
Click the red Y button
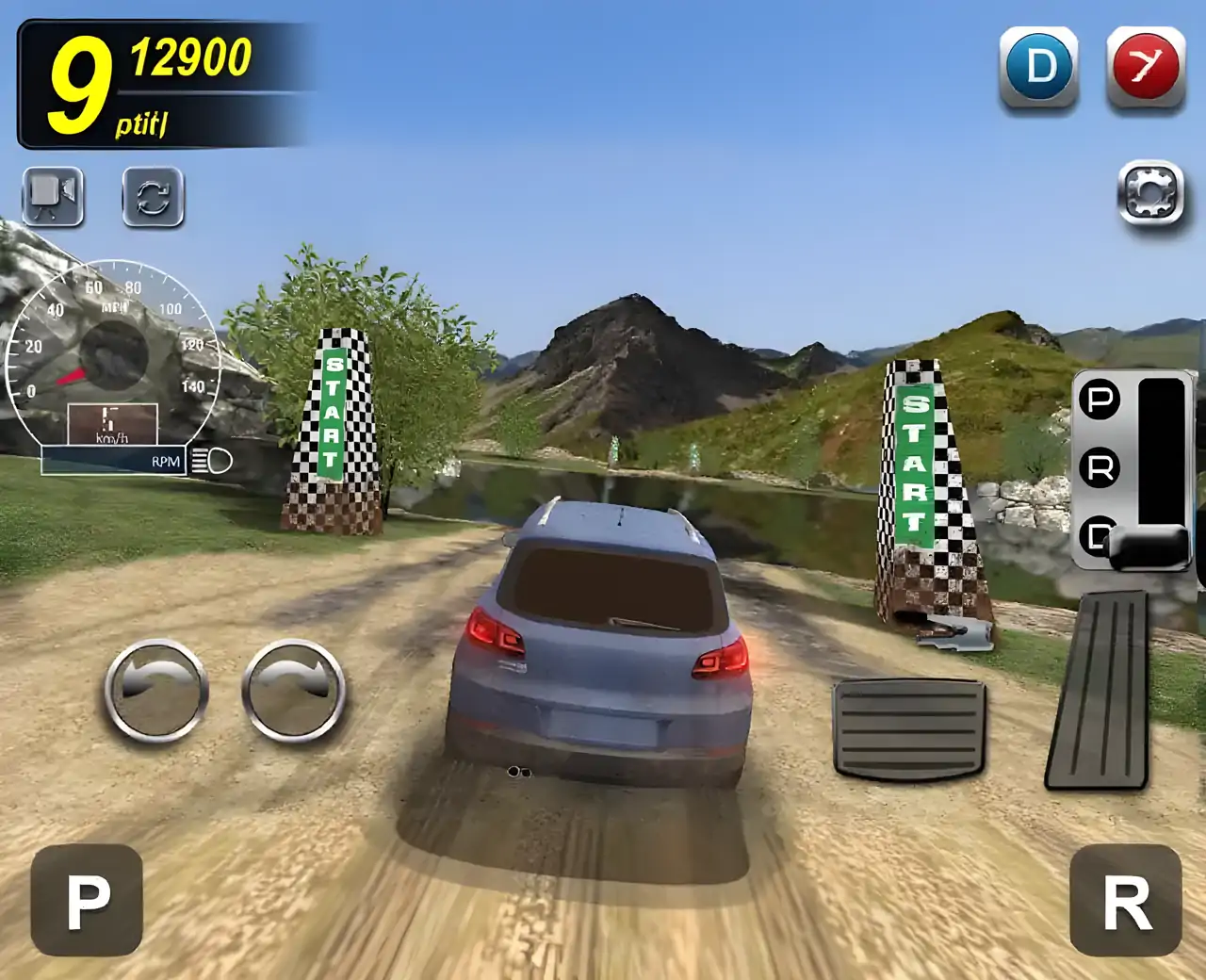tap(1145, 67)
